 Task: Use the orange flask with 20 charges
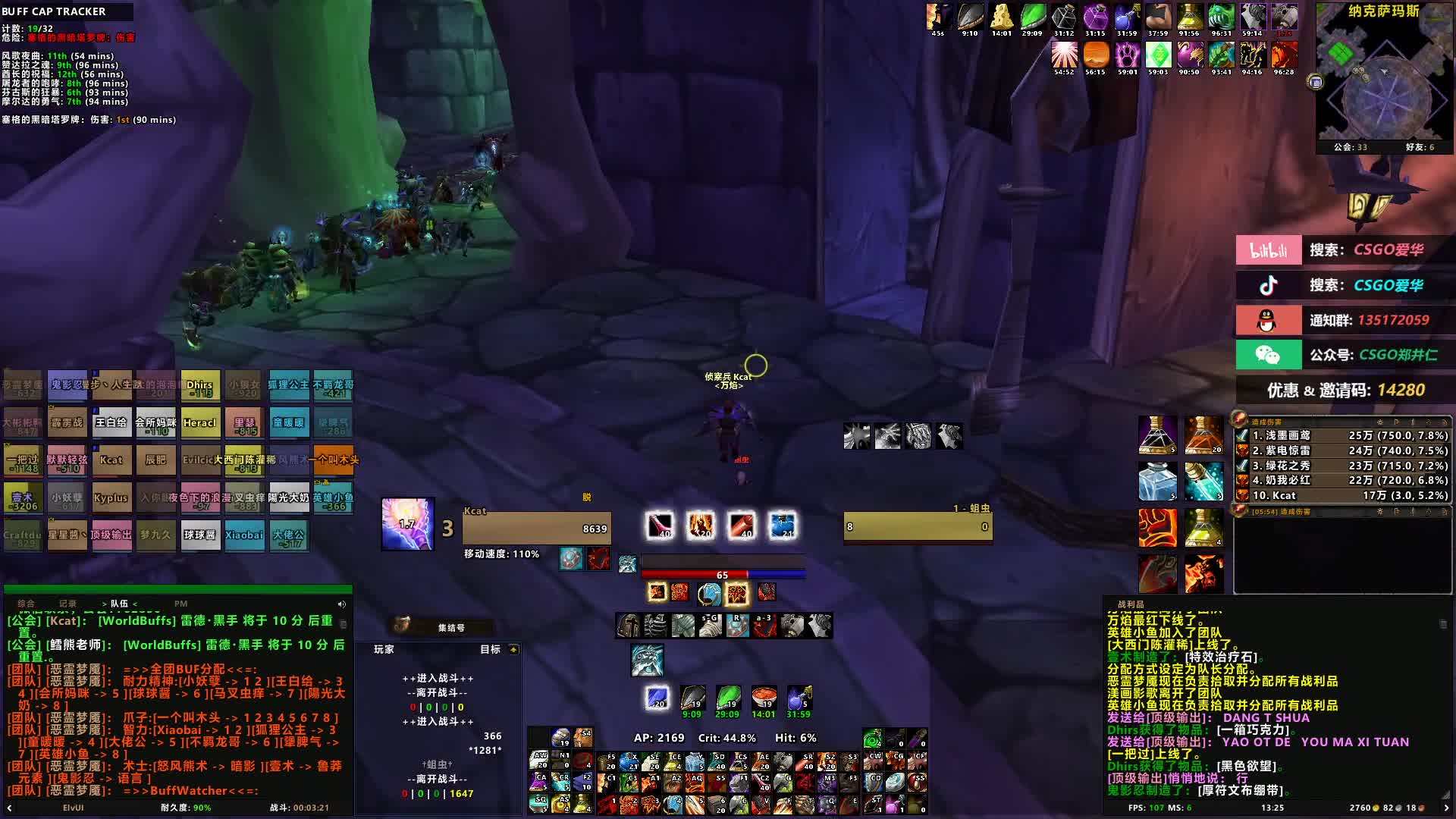[1203, 435]
